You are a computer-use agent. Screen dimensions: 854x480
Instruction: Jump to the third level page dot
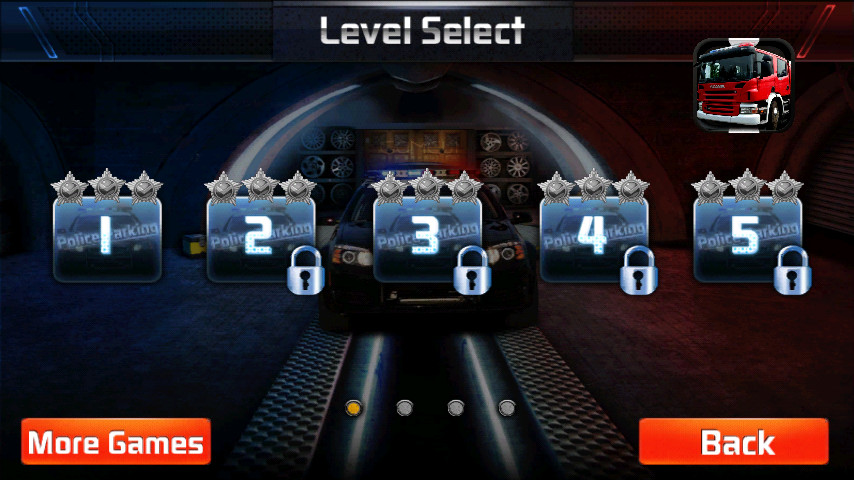(456, 407)
